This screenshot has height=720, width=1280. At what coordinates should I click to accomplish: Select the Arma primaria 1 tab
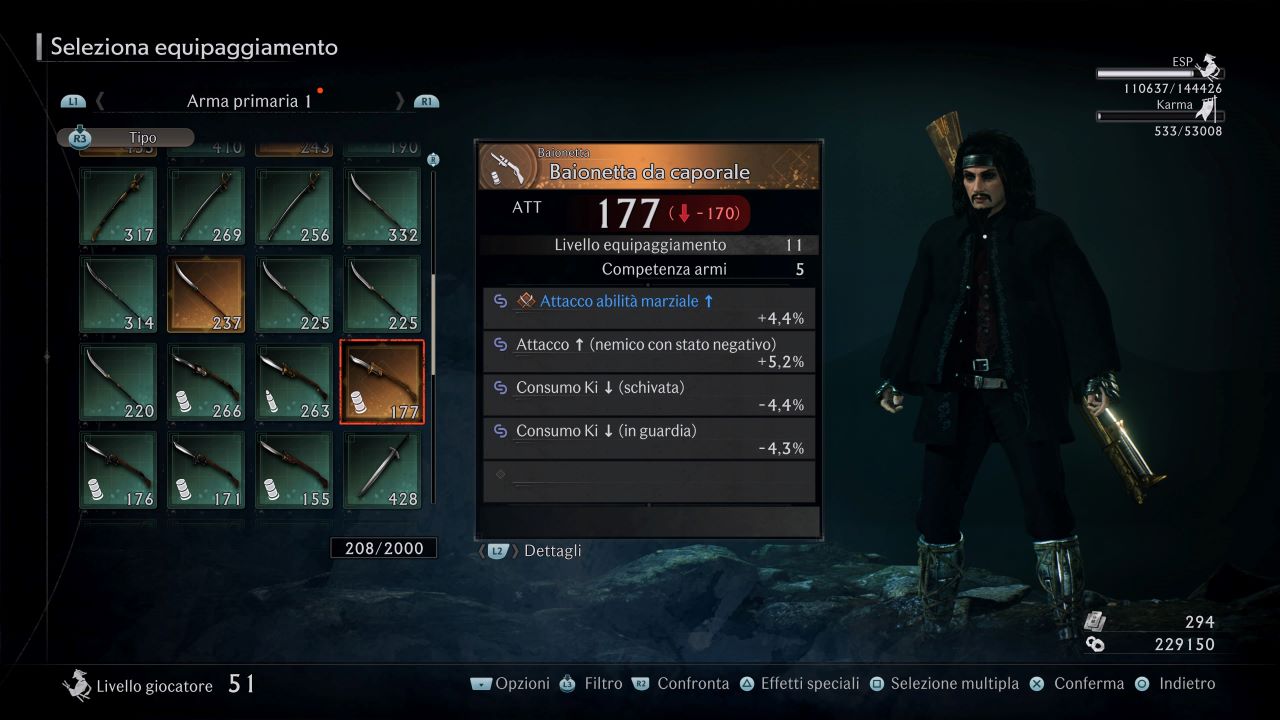[248, 100]
